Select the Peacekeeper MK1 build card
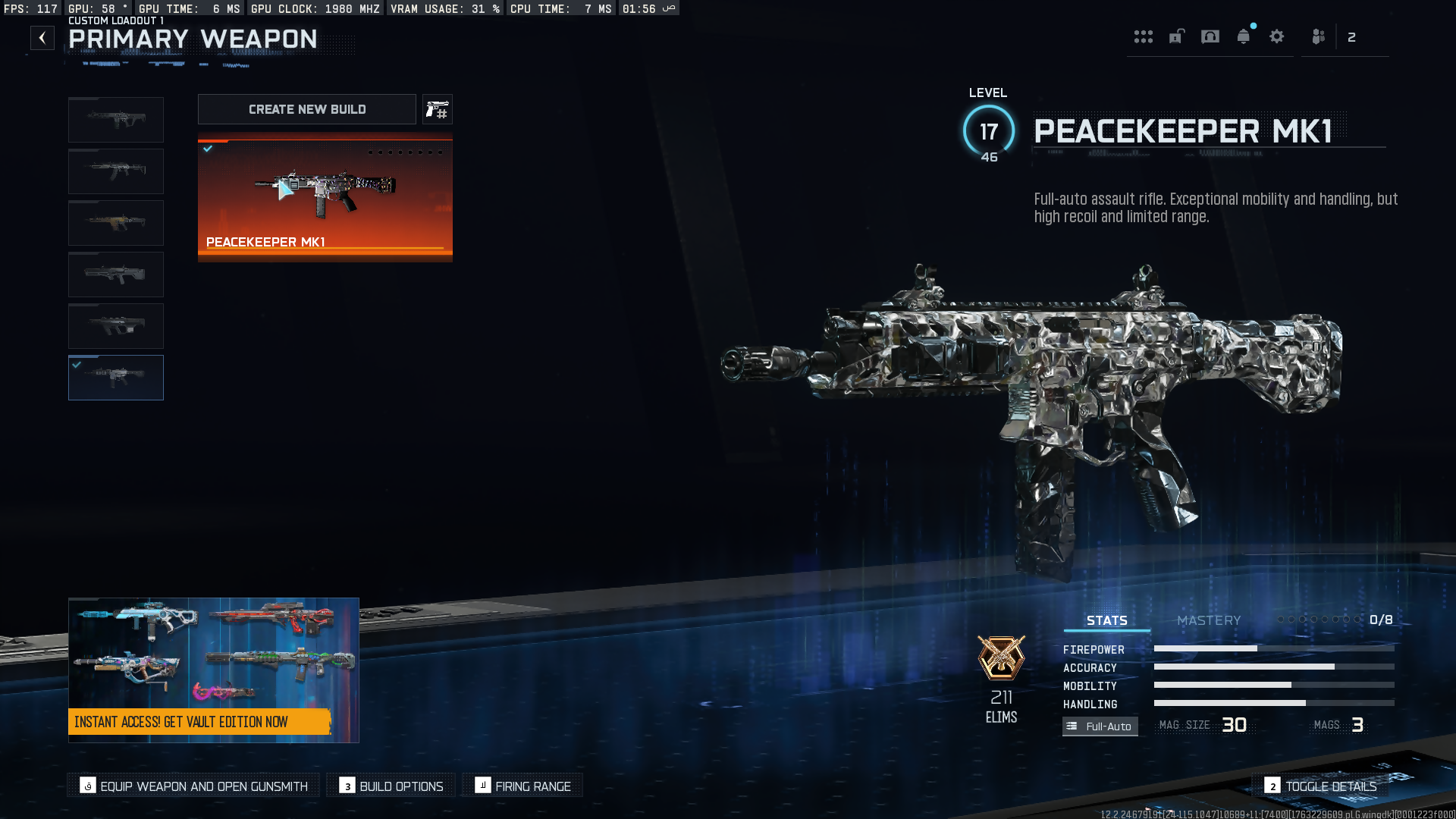 (x=325, y=197)
